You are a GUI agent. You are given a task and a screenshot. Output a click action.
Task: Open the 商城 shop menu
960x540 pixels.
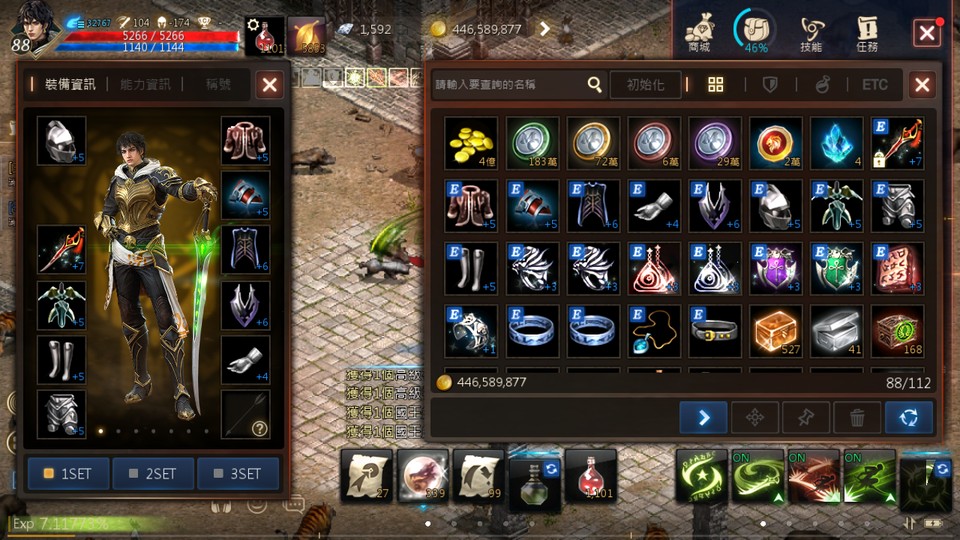(x=699, y=31)
